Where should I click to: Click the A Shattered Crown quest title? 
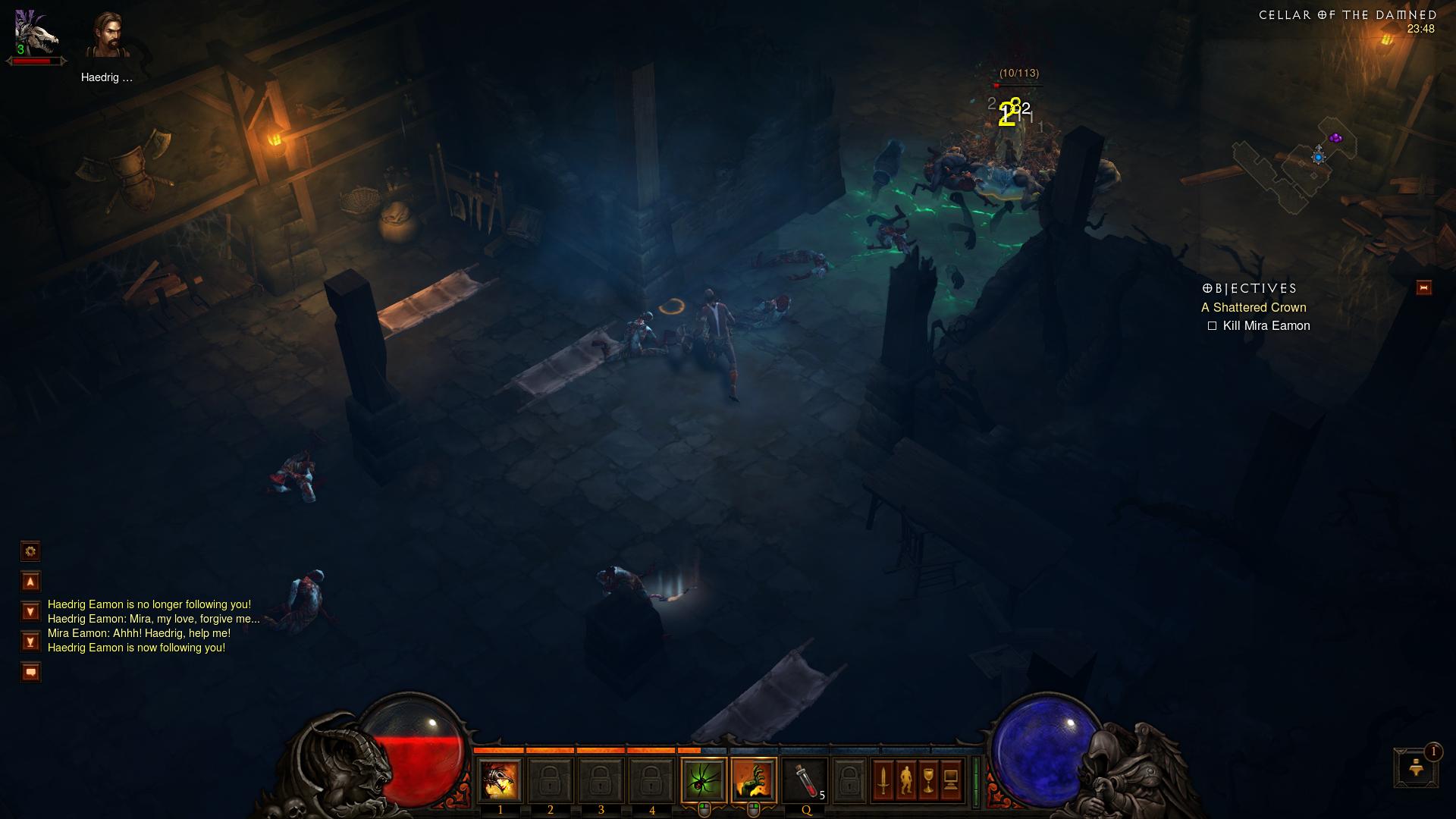tap(1254, 307)
